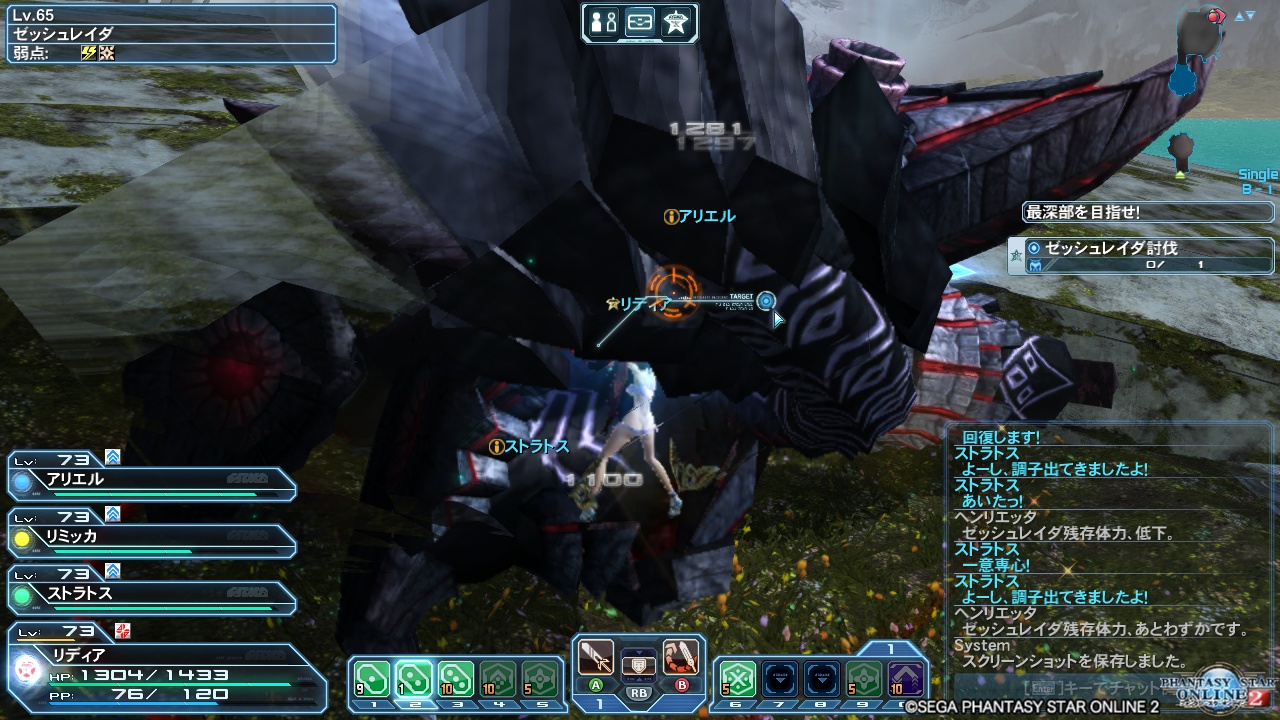
Task: Click the red fruit icon on the minimap
Action: click(x=1213, y=16)
